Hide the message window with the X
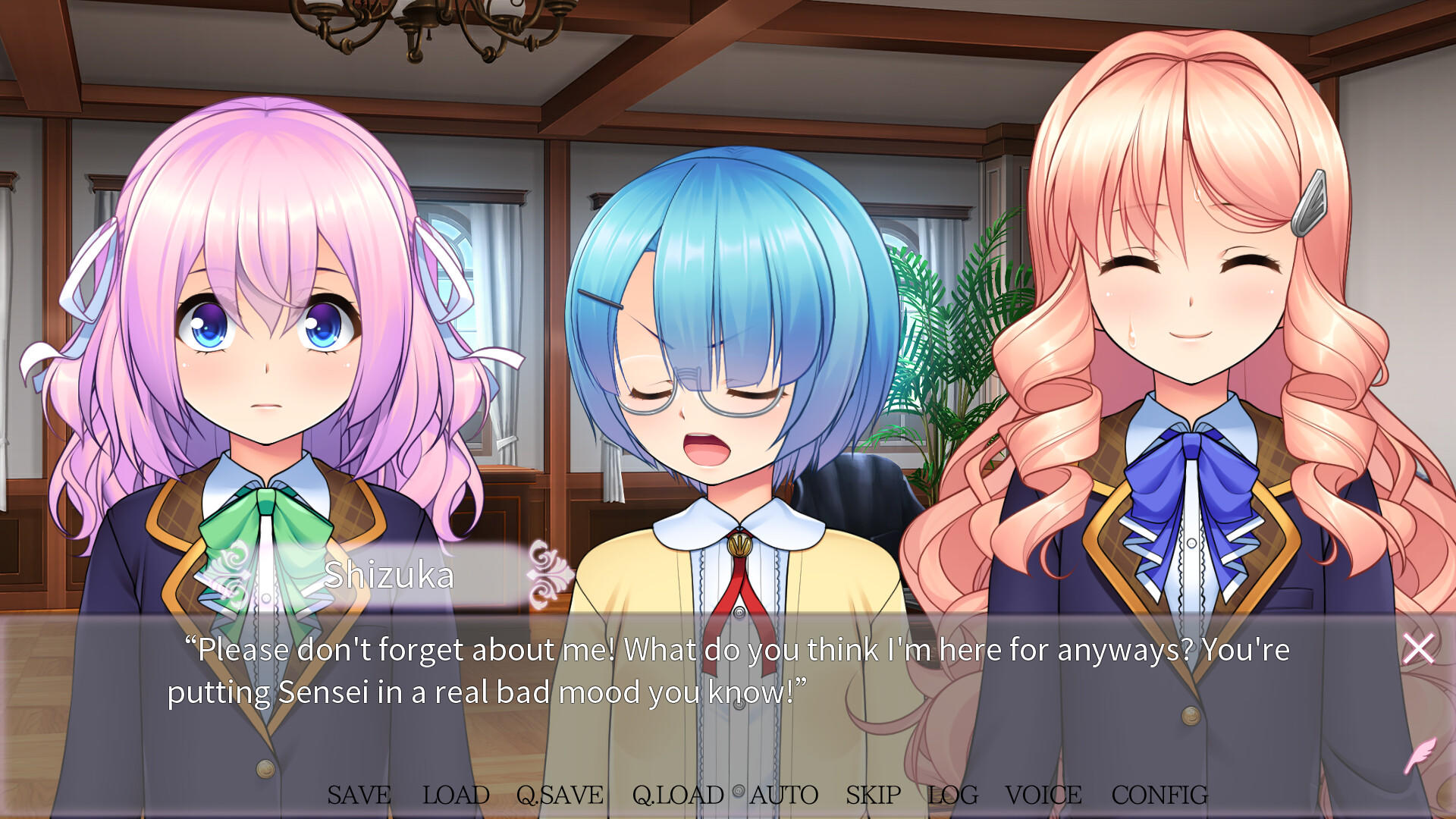 (x=1418, y=648)
